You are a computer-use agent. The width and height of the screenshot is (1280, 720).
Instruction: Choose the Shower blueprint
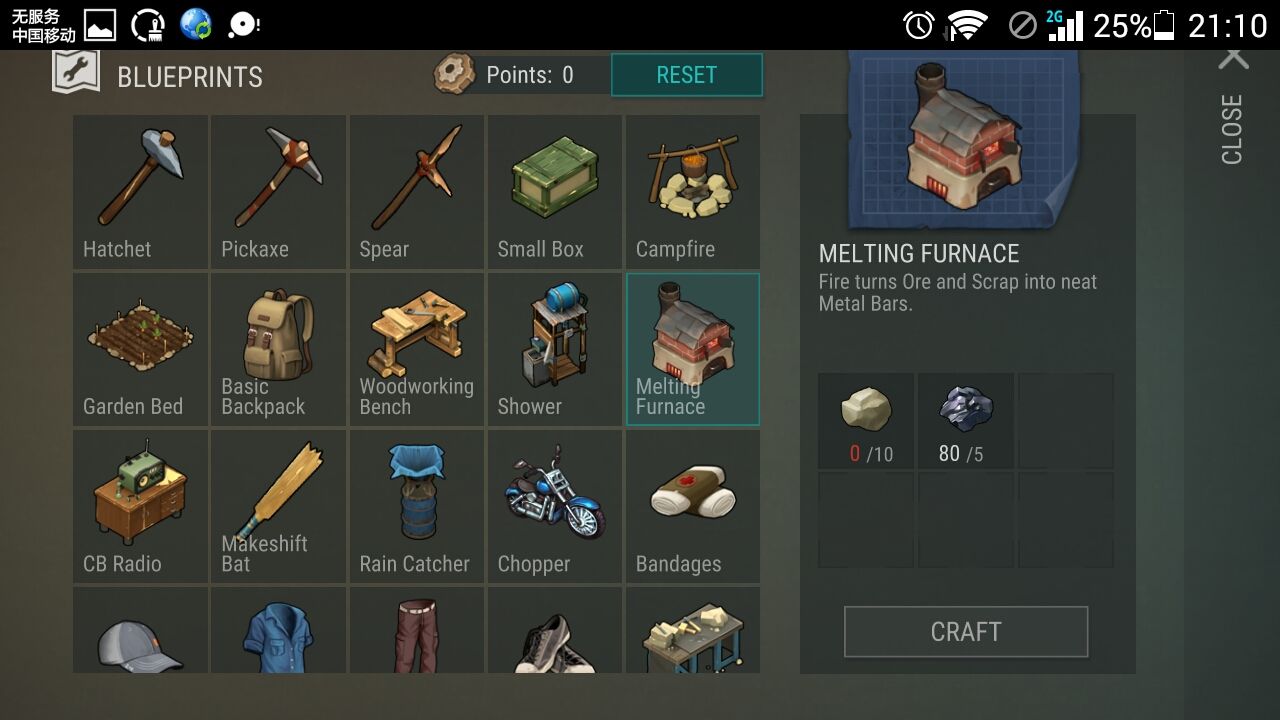[554, 349]
